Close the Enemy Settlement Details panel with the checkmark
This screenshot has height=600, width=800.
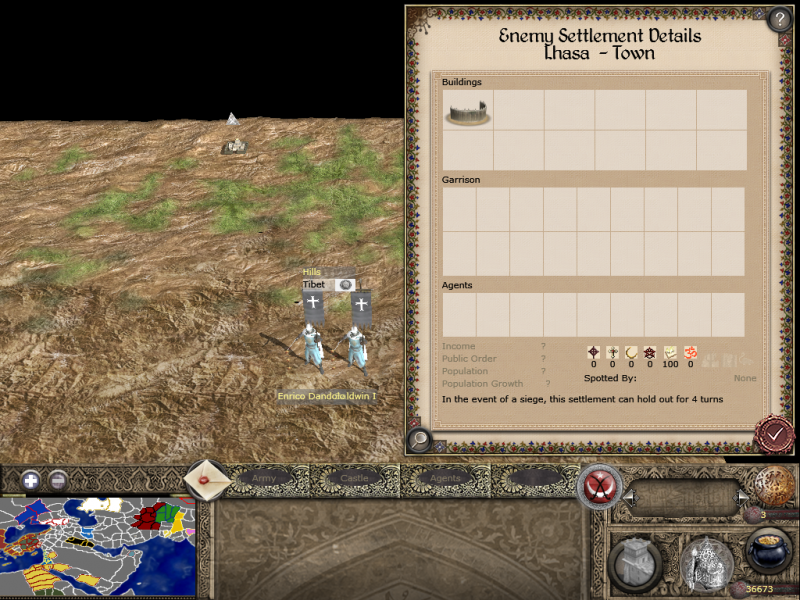[773, 433]
